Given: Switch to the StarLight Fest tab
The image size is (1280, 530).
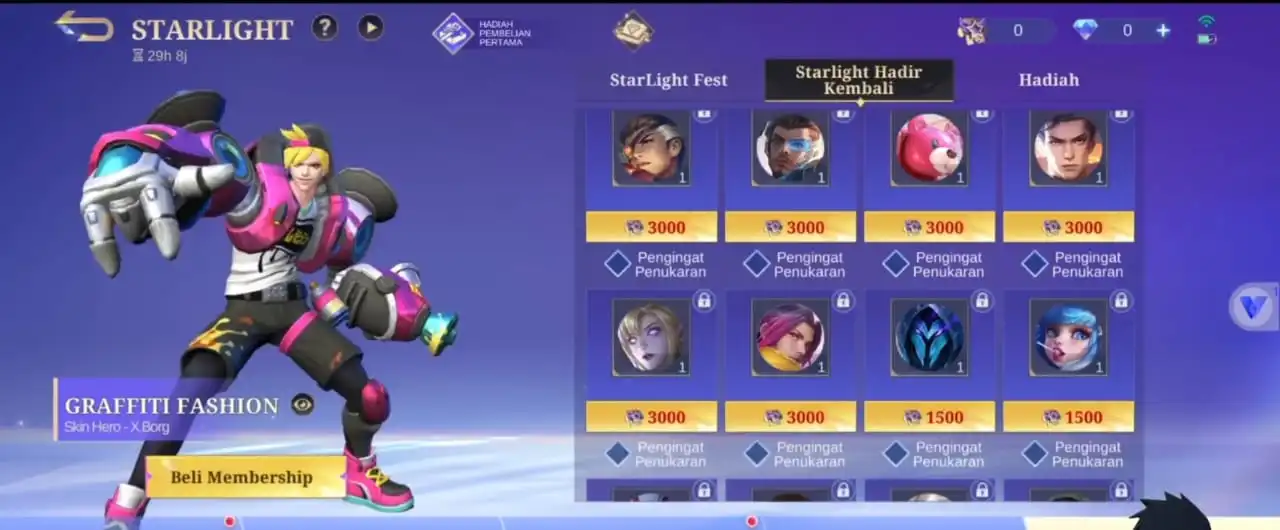Looking at the screenshot, I should [x=668, y=80].
